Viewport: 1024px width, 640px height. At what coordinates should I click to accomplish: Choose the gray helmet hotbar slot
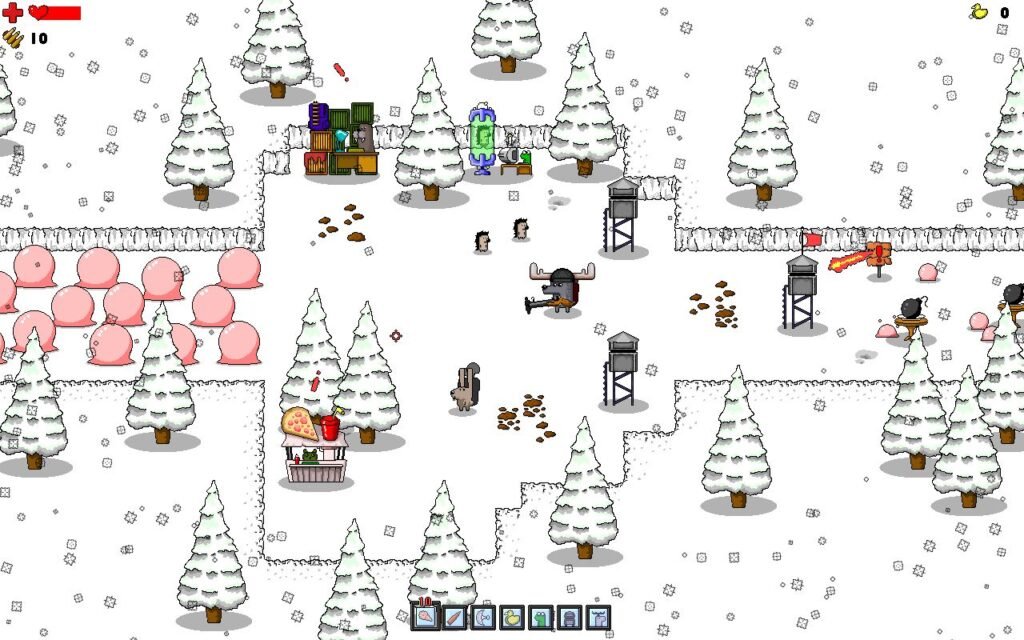click(569, 617)
